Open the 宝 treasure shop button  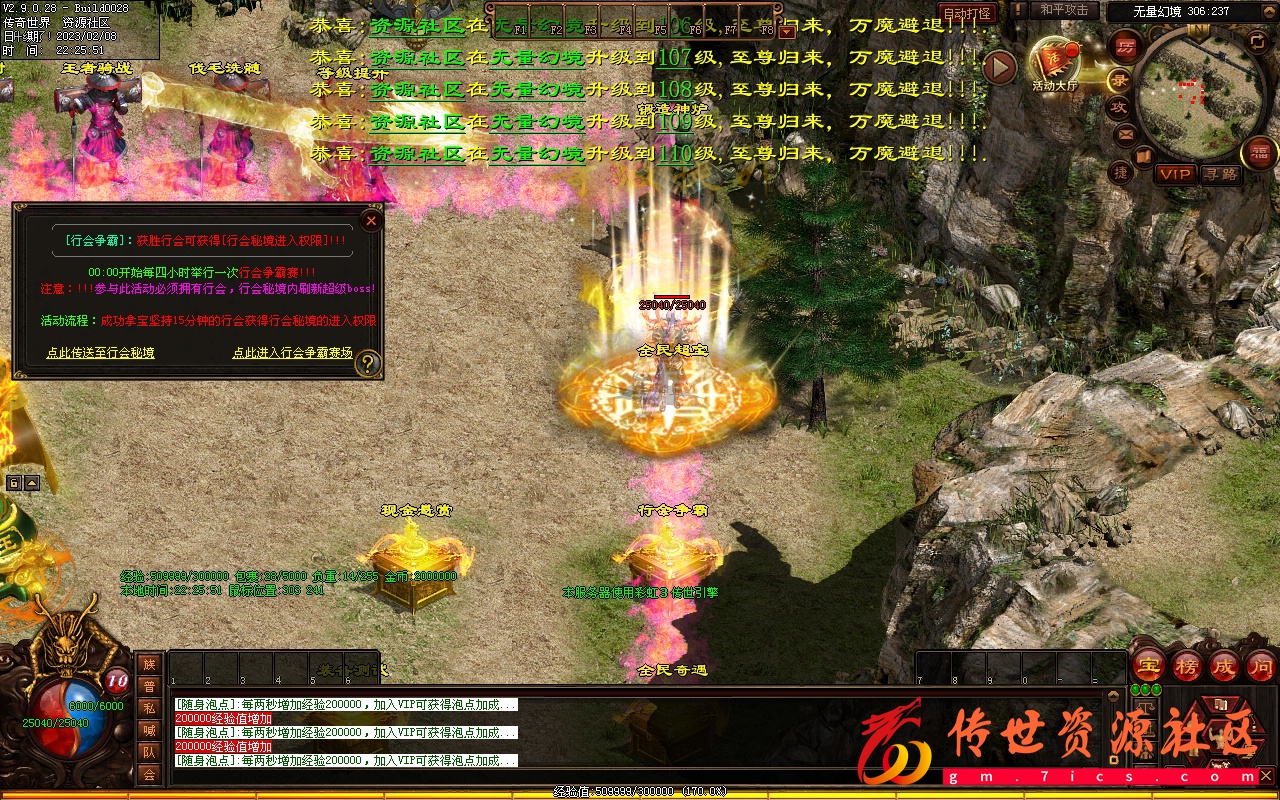[x=1148, y=666]
